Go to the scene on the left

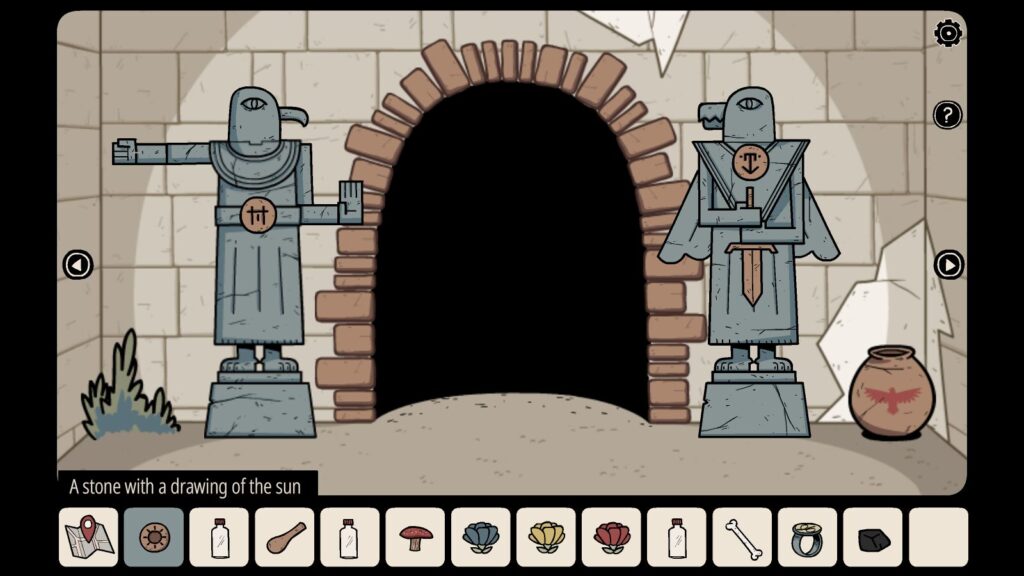pyautogui.click(x=77, y=265)
